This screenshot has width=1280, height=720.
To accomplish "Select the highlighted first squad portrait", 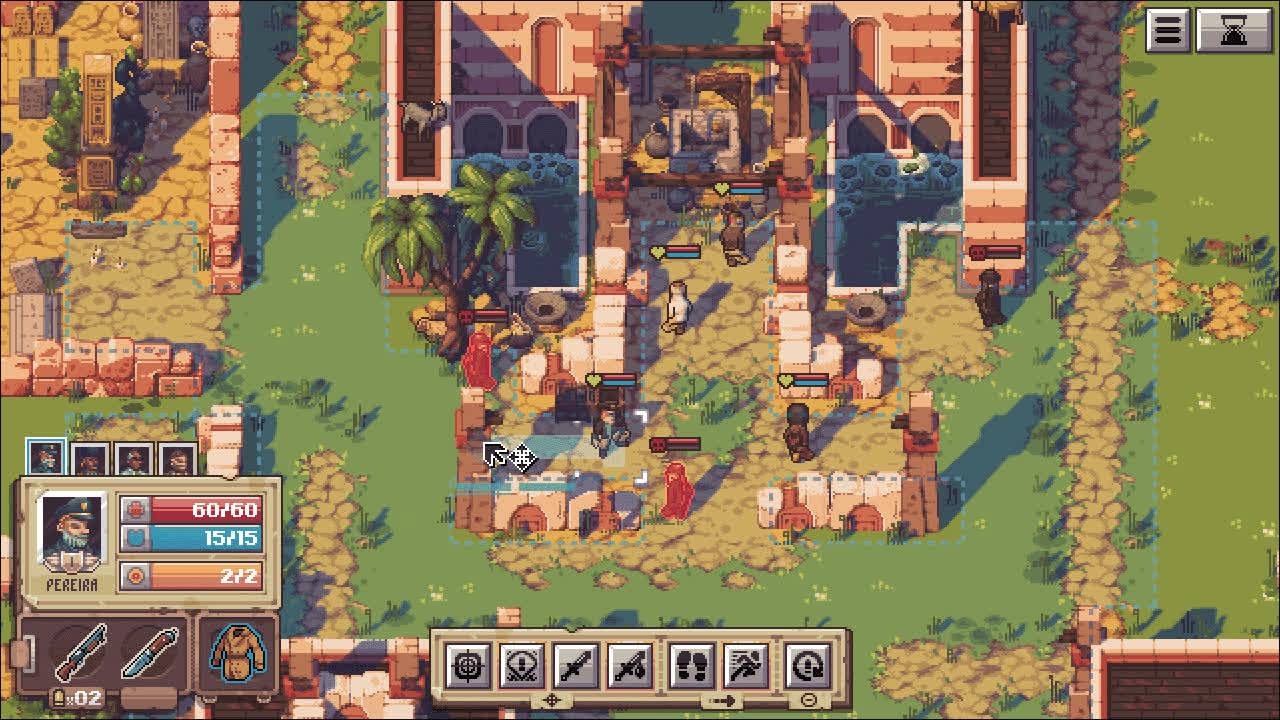I will [46, 458].
